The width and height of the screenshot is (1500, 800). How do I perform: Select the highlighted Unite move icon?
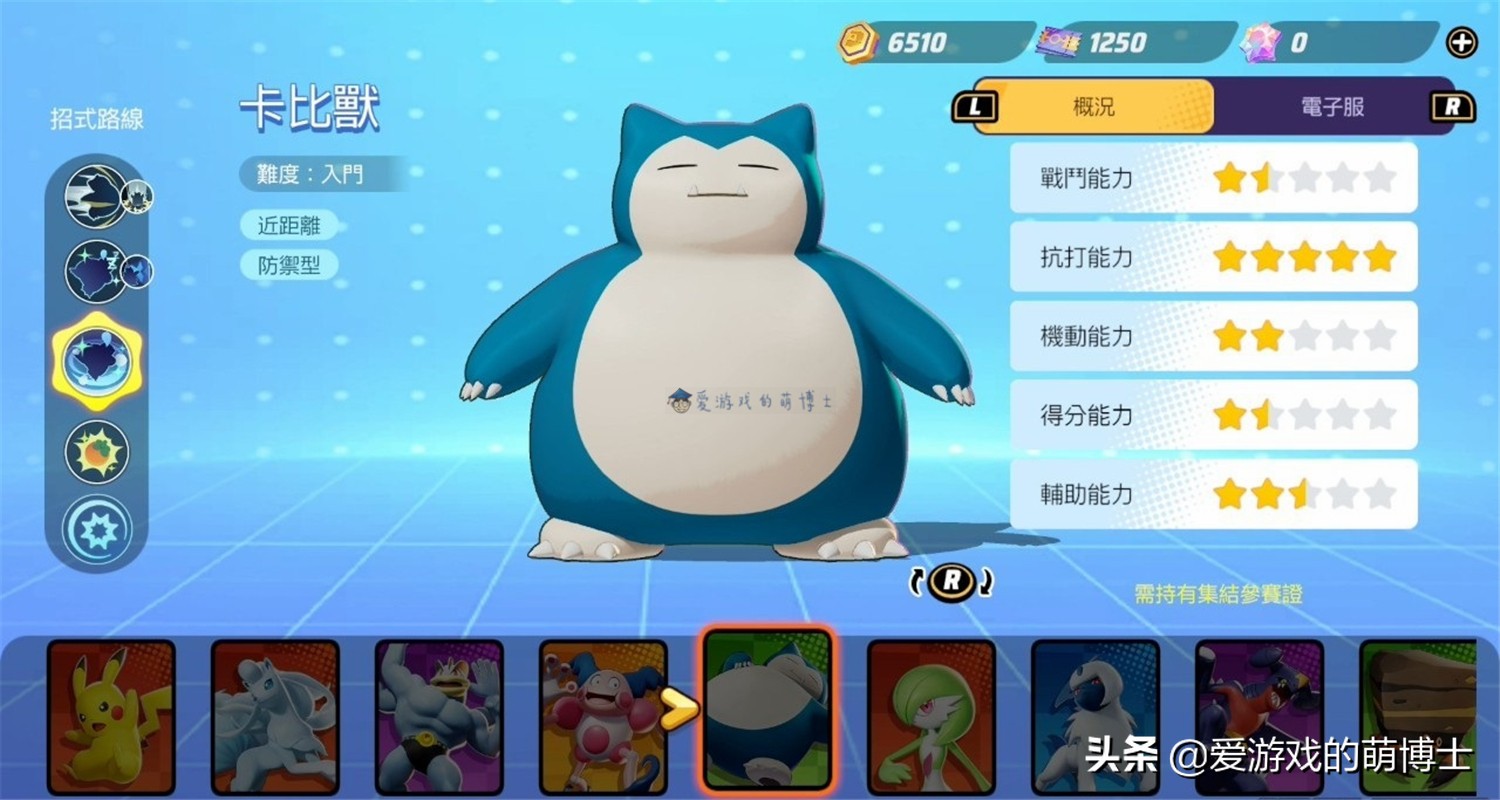(x=97, y=363)
